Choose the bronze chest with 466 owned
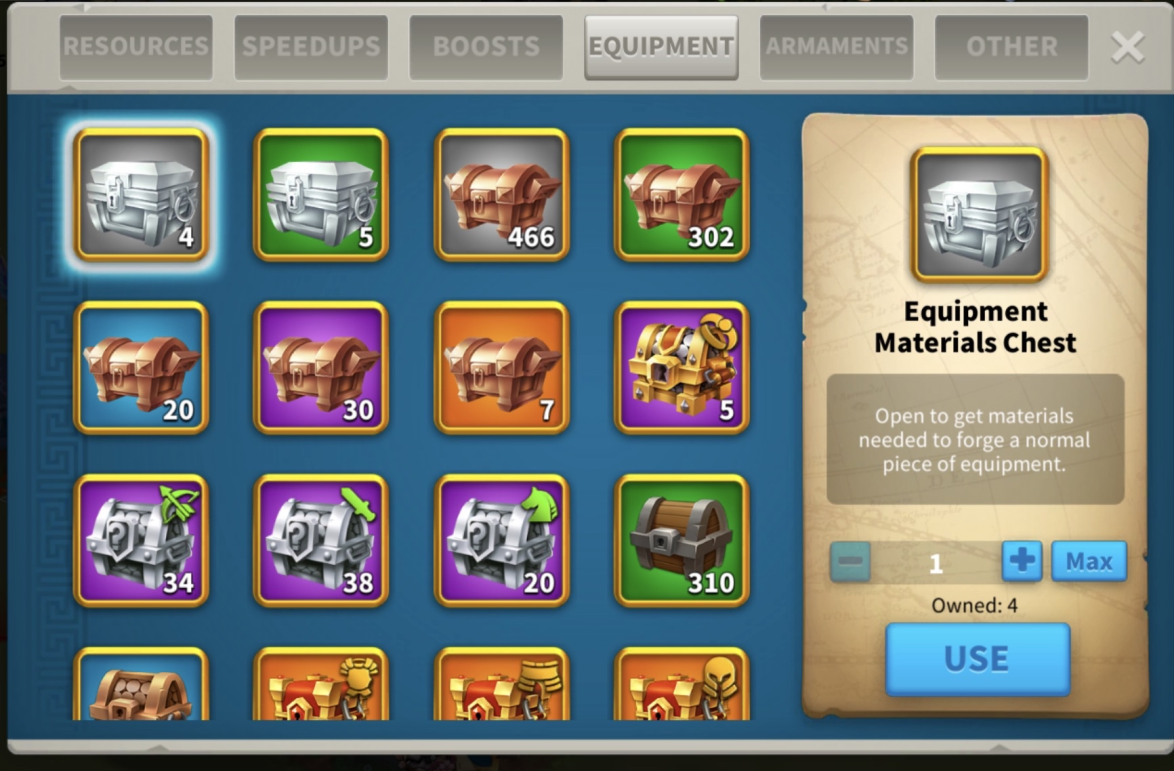Image resolution: width=1174 pixels, height=771 pixels. tap(502, 195)
